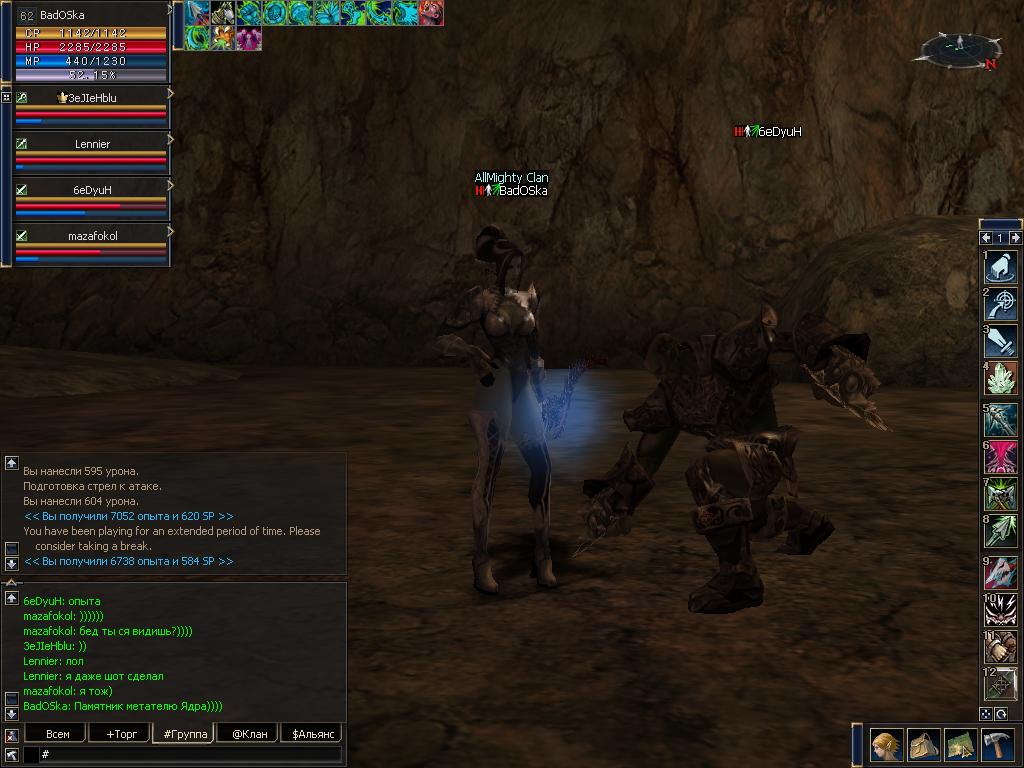Open the character status menu icon

[887, 746]
